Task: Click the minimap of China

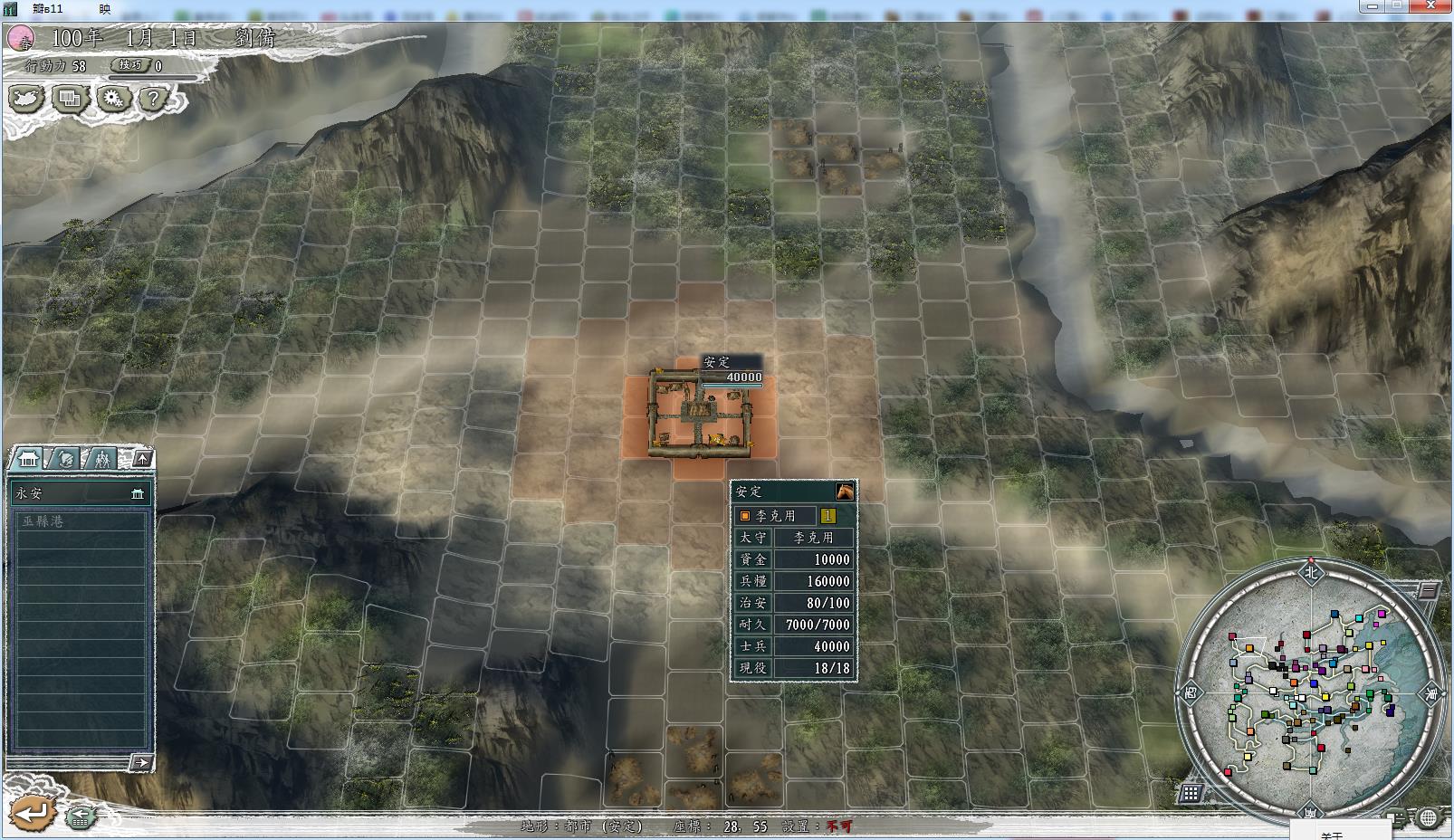Action: coord(1309,692)
